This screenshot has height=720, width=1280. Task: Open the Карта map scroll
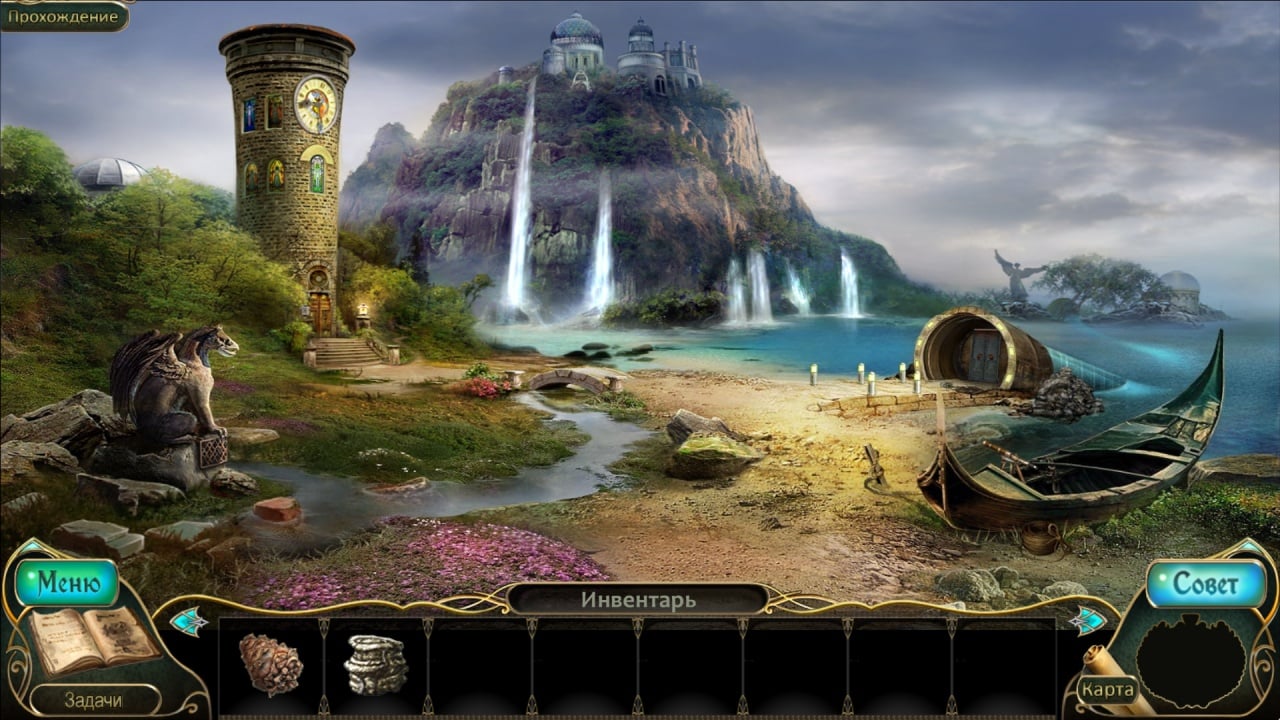(x=1107, y=690)
